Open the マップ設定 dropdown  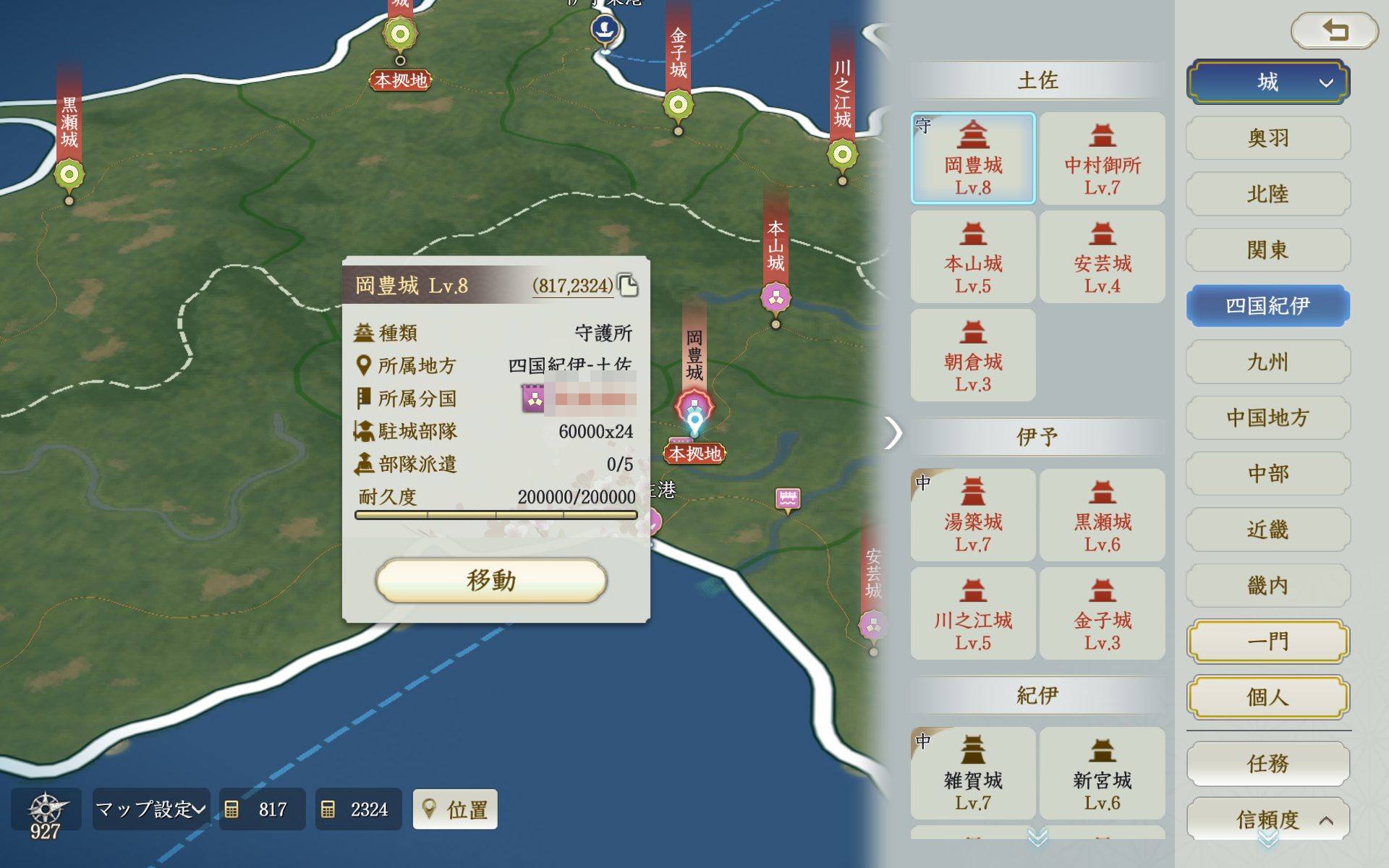(150, 809)
